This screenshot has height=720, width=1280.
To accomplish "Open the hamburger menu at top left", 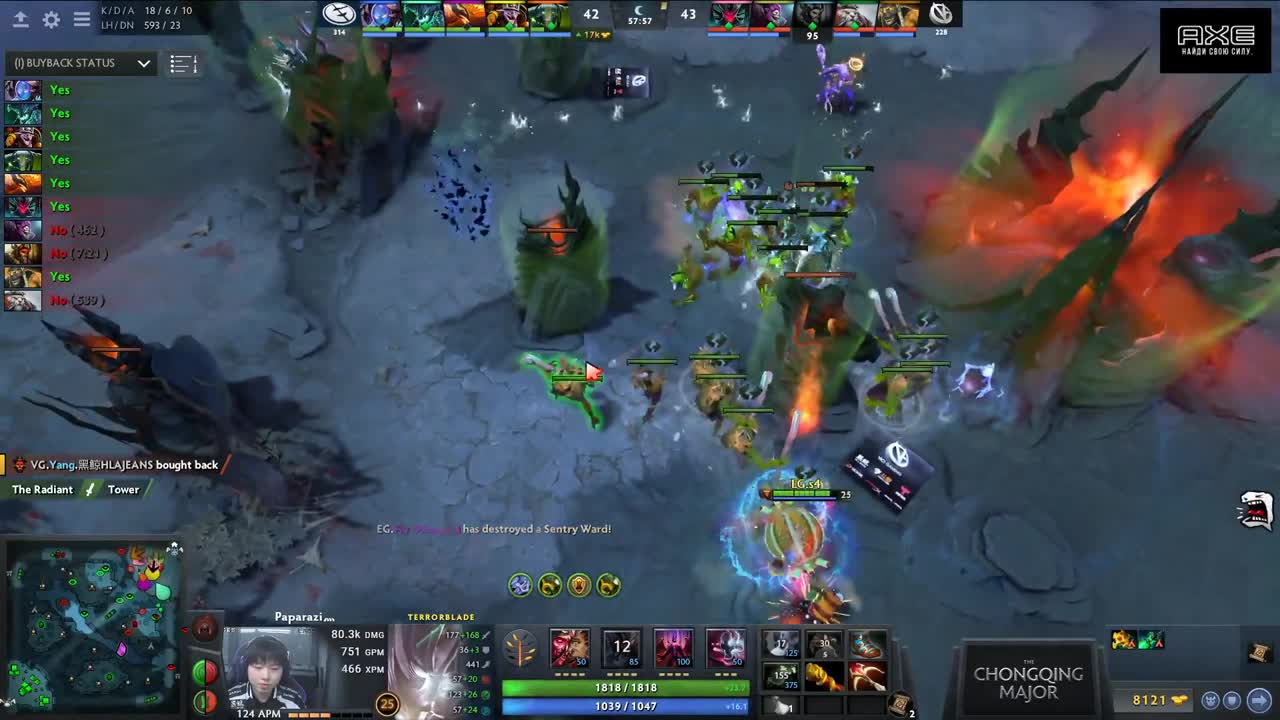I will pos(80,20).
